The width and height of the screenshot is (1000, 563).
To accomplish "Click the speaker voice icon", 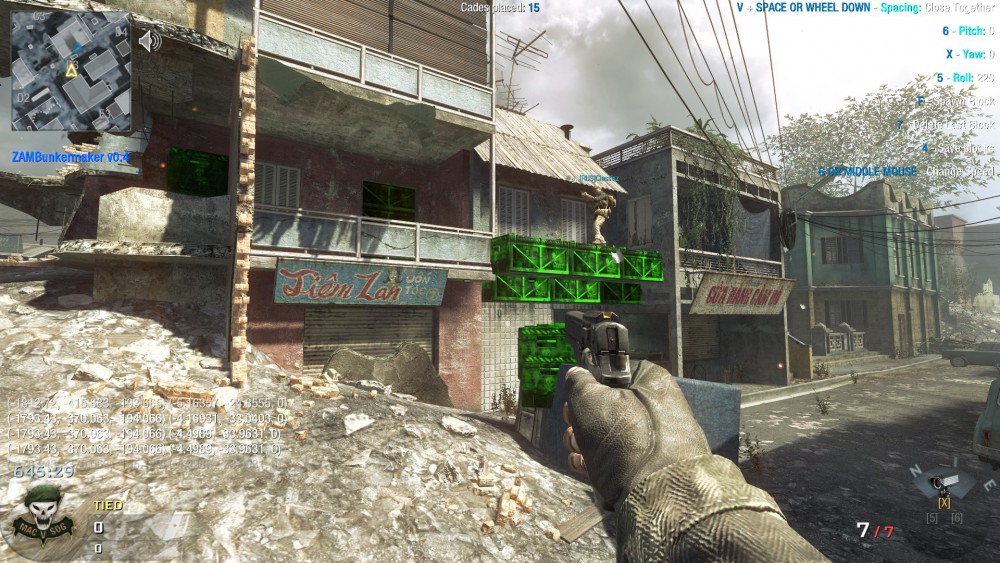I will point(150,41).
